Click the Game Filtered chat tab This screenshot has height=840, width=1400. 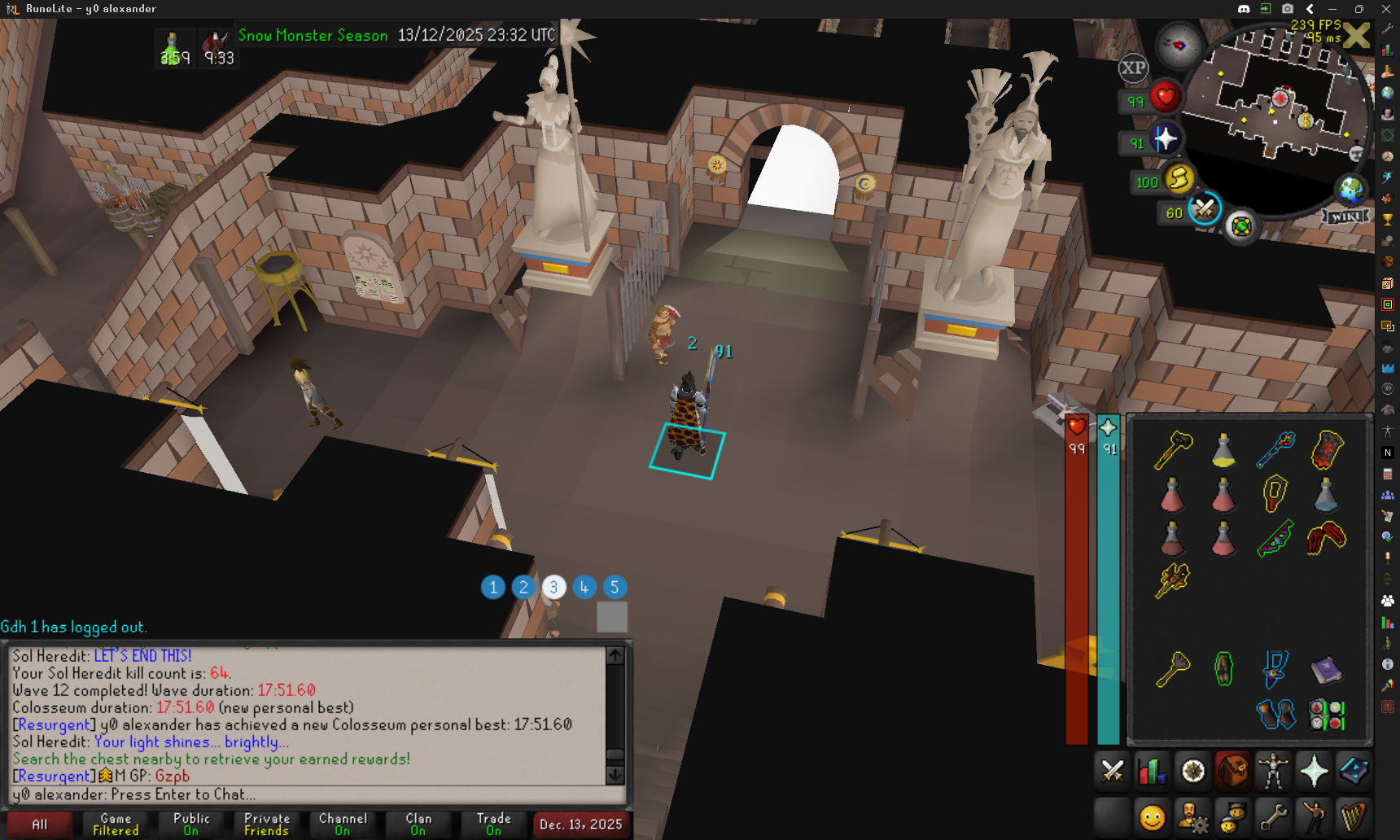coord(116,825)
